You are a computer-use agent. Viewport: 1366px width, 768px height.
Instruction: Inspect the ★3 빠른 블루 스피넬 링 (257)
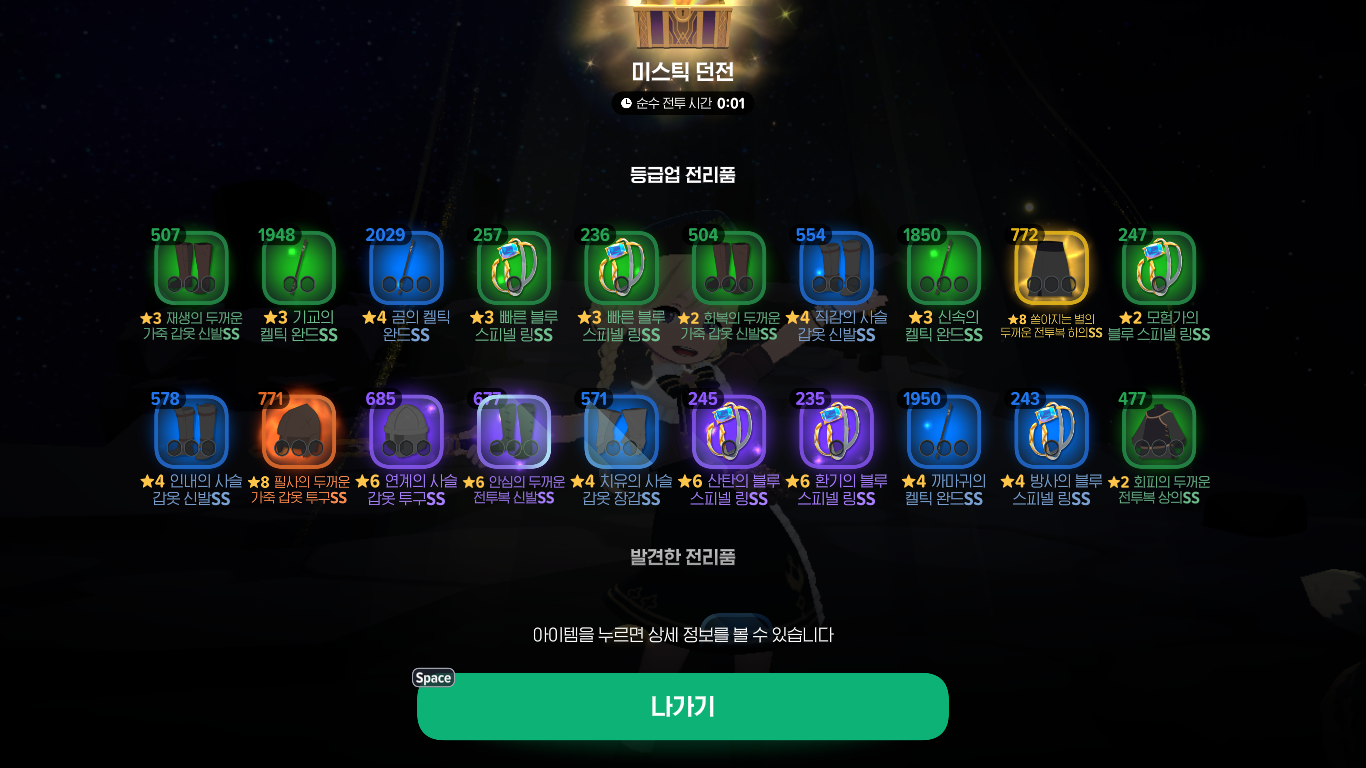(513, 268)
